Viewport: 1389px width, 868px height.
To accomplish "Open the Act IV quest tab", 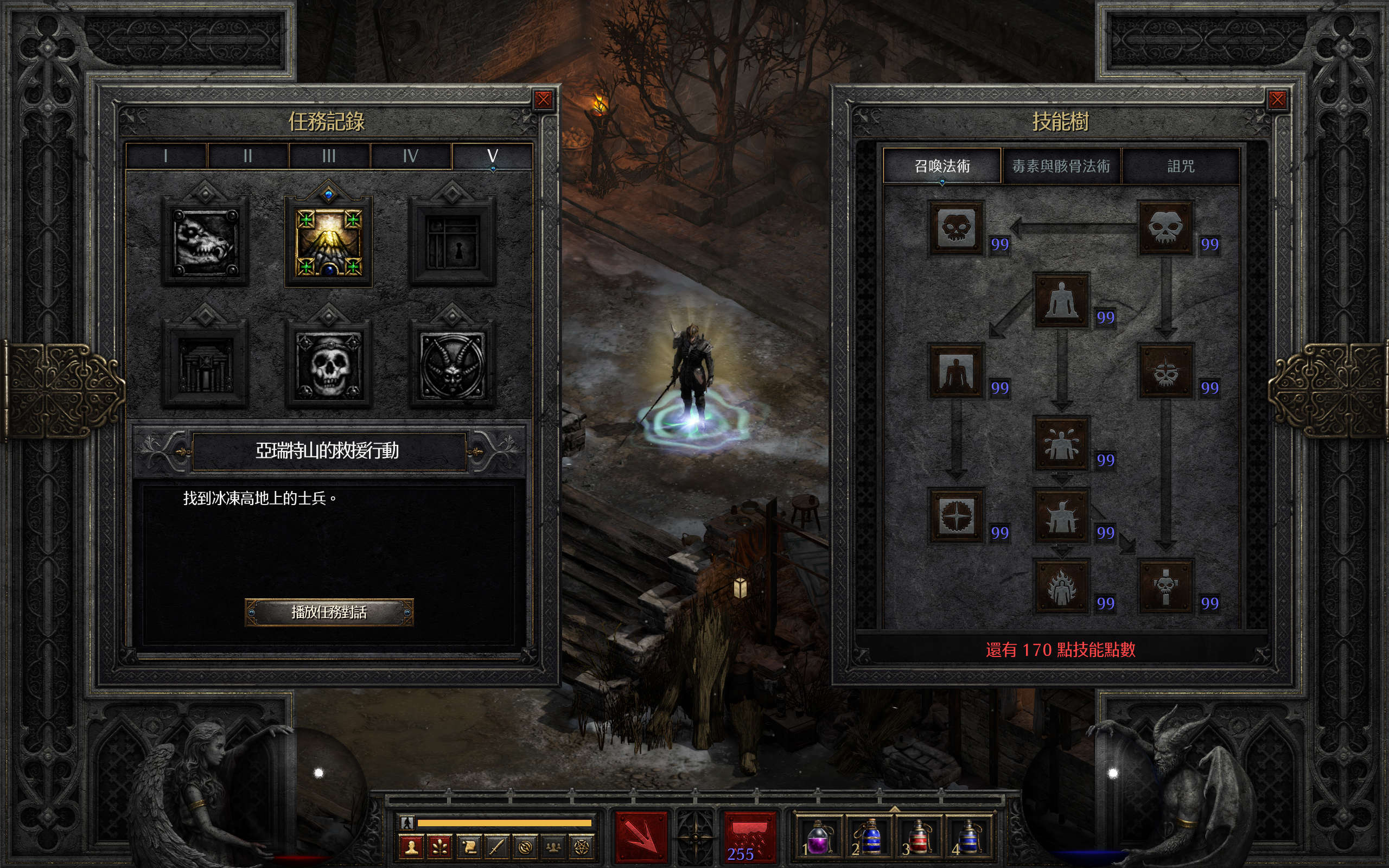I will (410, 156).
